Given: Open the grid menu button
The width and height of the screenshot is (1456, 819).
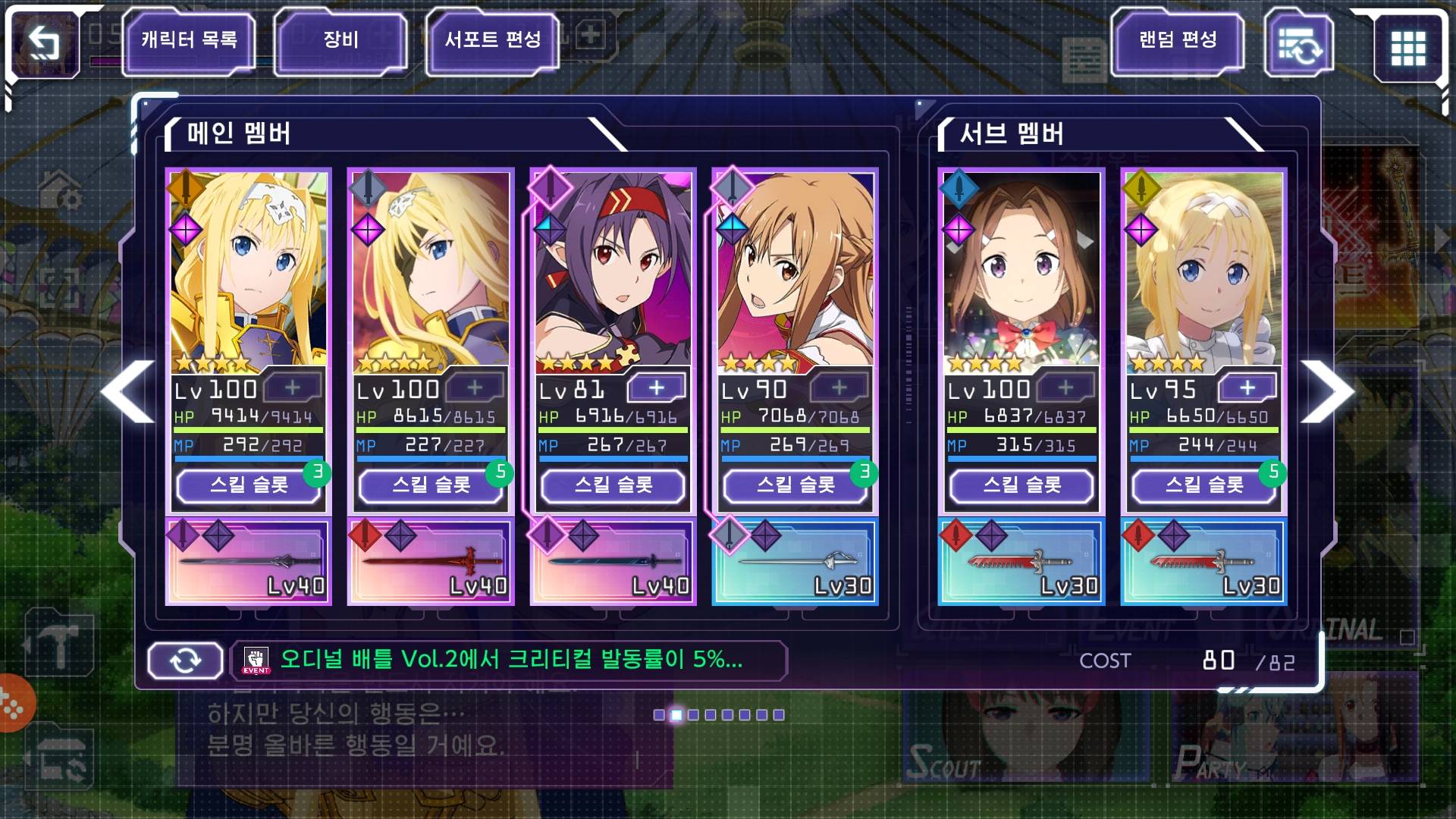Looking at the screenshot, I should pos(1407,49).
